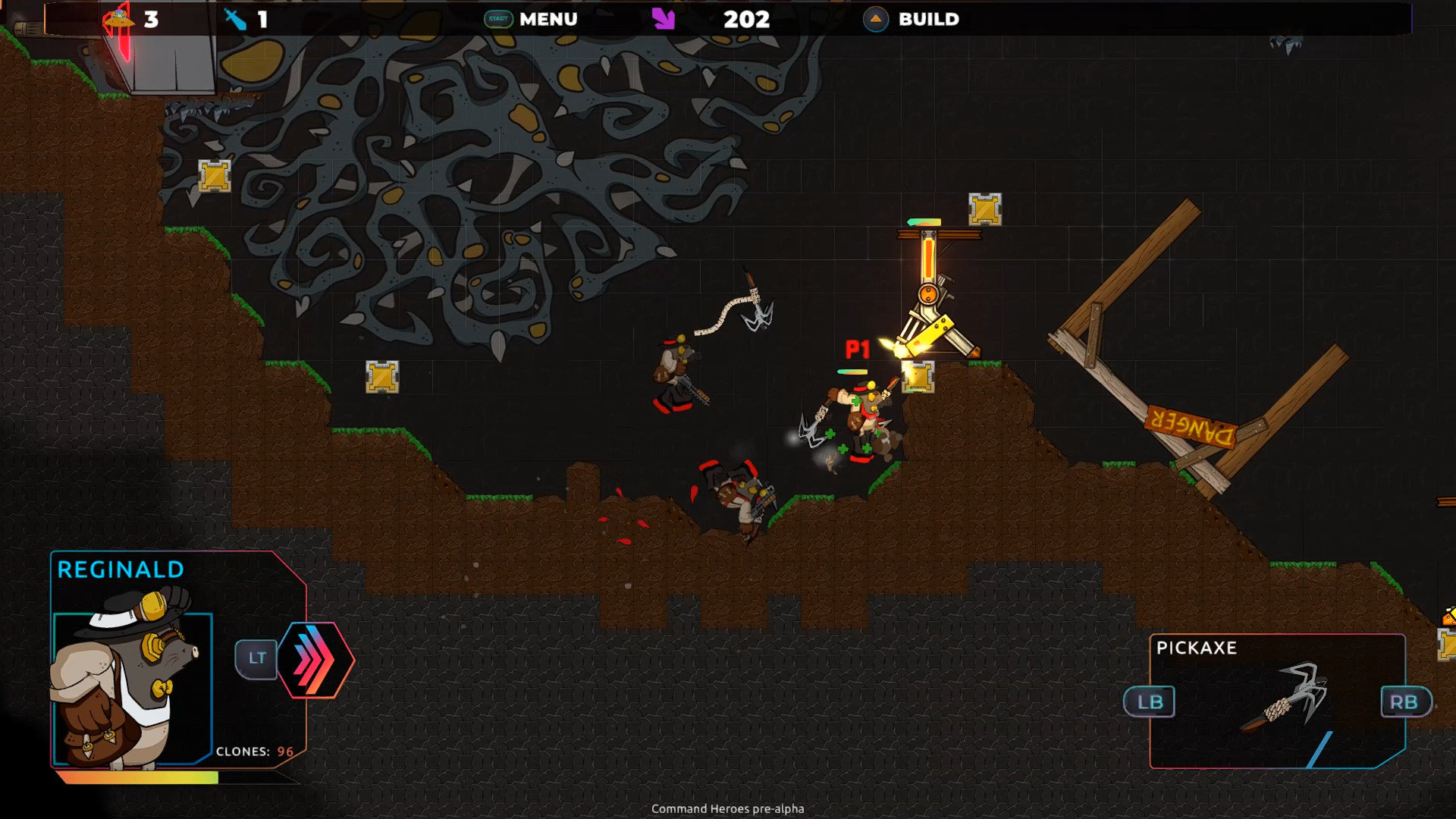The image size is (1456, 819).
Task: Click the triangle button icon beside BUILD
Action: tap(877, 20)
